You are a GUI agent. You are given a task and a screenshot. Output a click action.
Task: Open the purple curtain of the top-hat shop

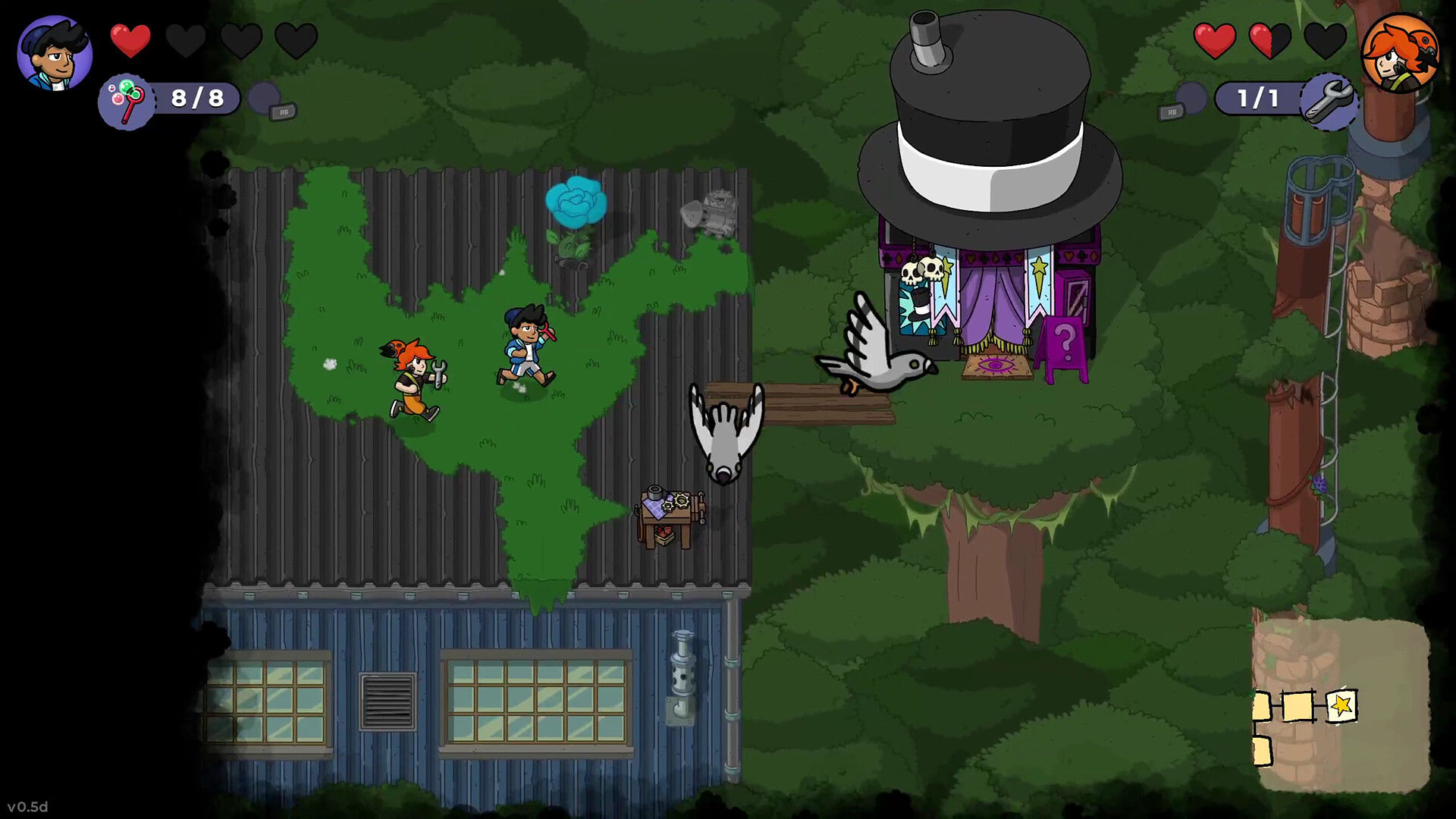pyautogui.click(x=992, y=303)
